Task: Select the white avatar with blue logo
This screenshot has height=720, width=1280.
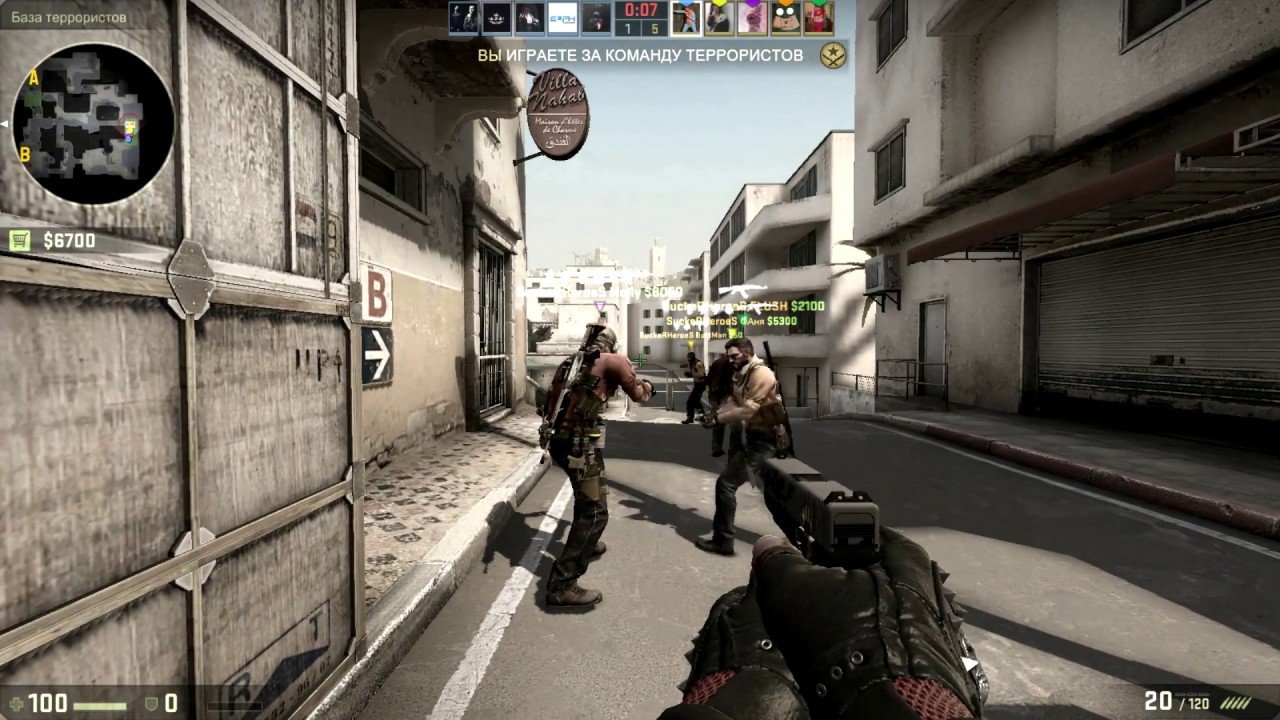Action: (x=563, y=17)
